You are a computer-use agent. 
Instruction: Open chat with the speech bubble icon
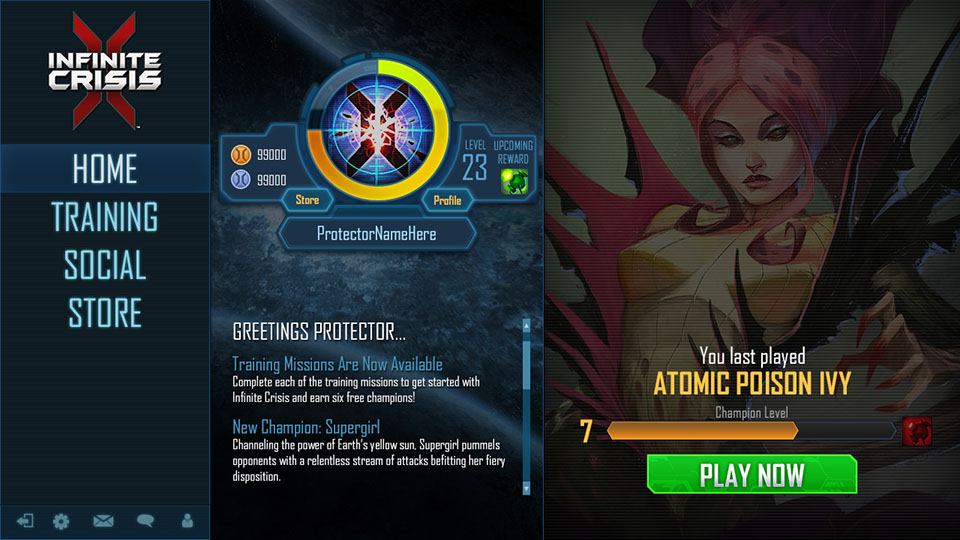(x=145, y=521)
